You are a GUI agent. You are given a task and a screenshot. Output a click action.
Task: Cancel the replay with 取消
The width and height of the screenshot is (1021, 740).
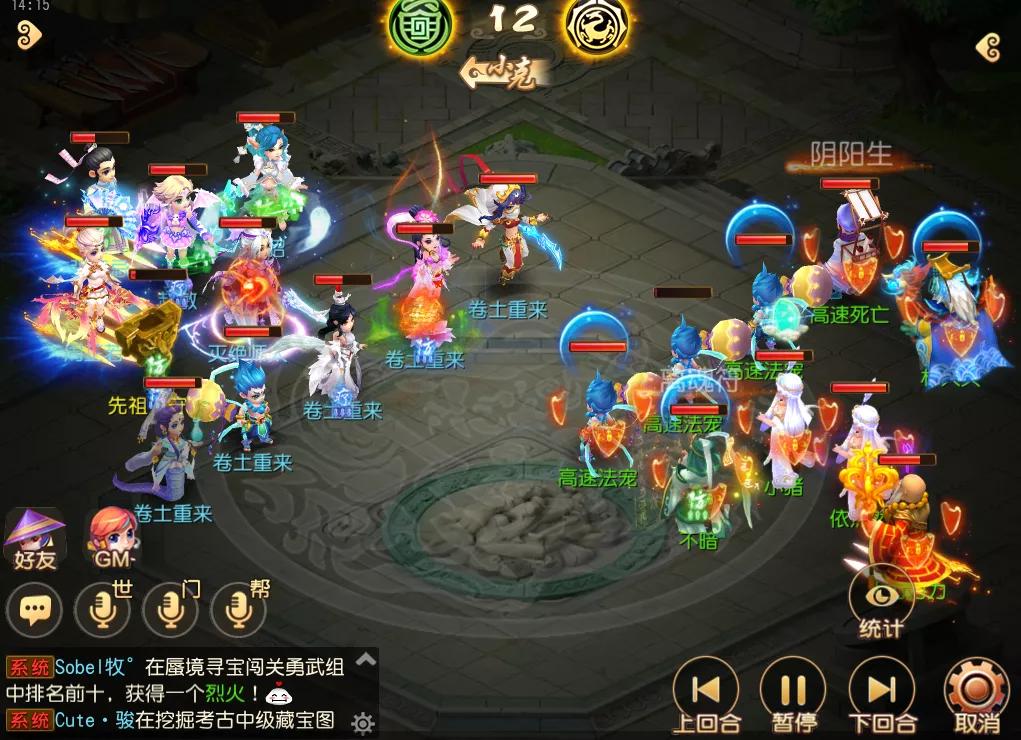(x=977, y=695)
